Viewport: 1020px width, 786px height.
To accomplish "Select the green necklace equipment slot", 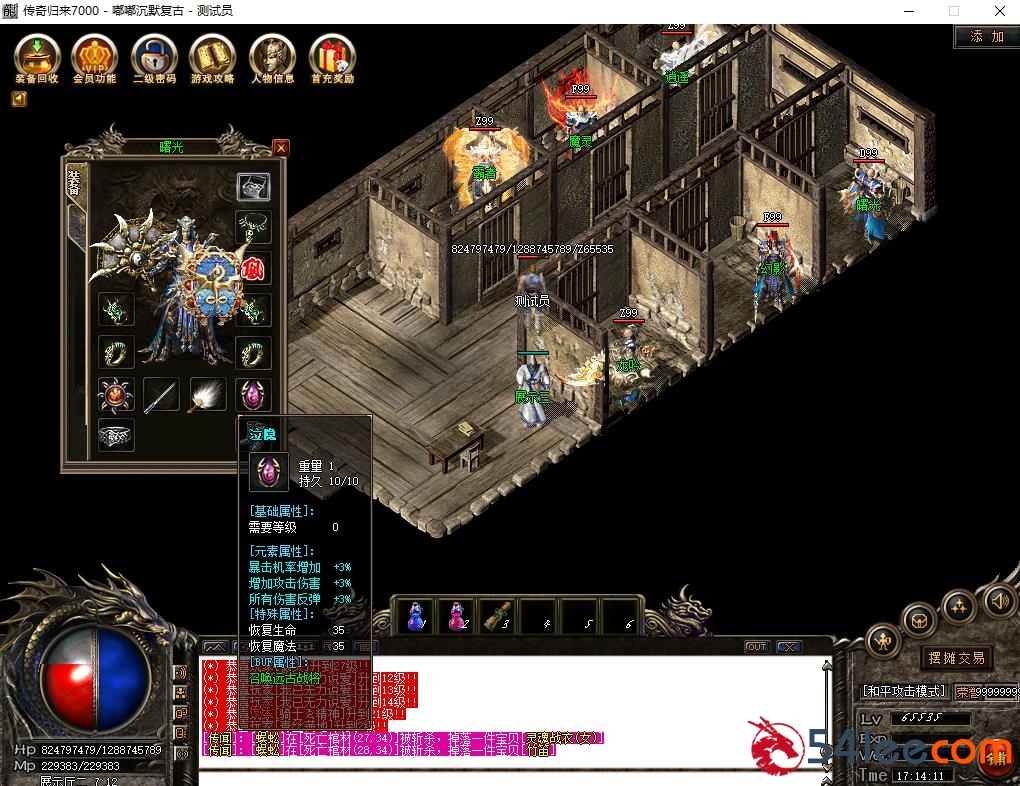I will pyautogui.click(x=253, y=226).
